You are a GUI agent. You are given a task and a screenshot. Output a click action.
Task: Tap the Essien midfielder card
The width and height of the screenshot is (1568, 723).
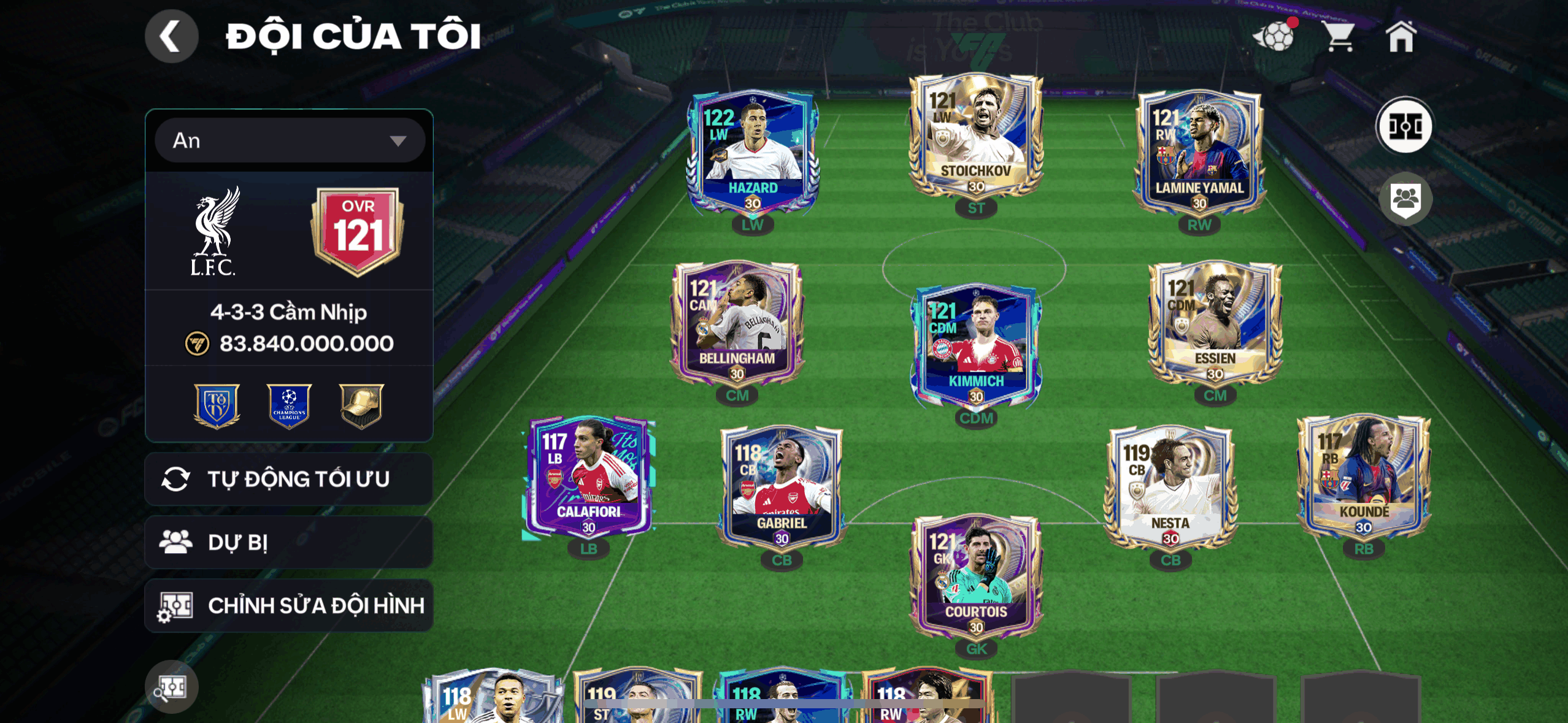click(x=1215, y=324)
